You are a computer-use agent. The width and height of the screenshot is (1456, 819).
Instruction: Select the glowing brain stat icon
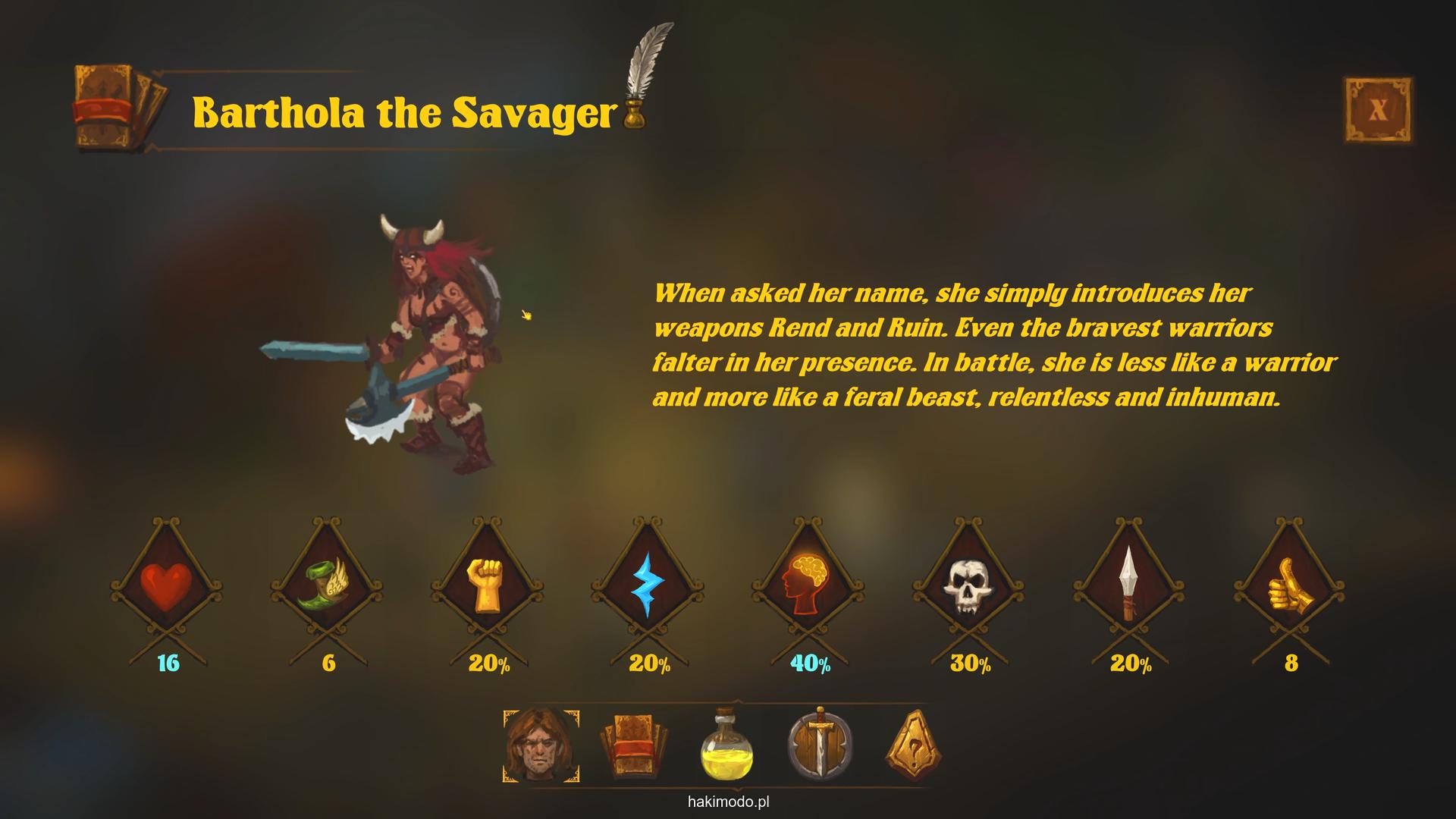(808, 585)
